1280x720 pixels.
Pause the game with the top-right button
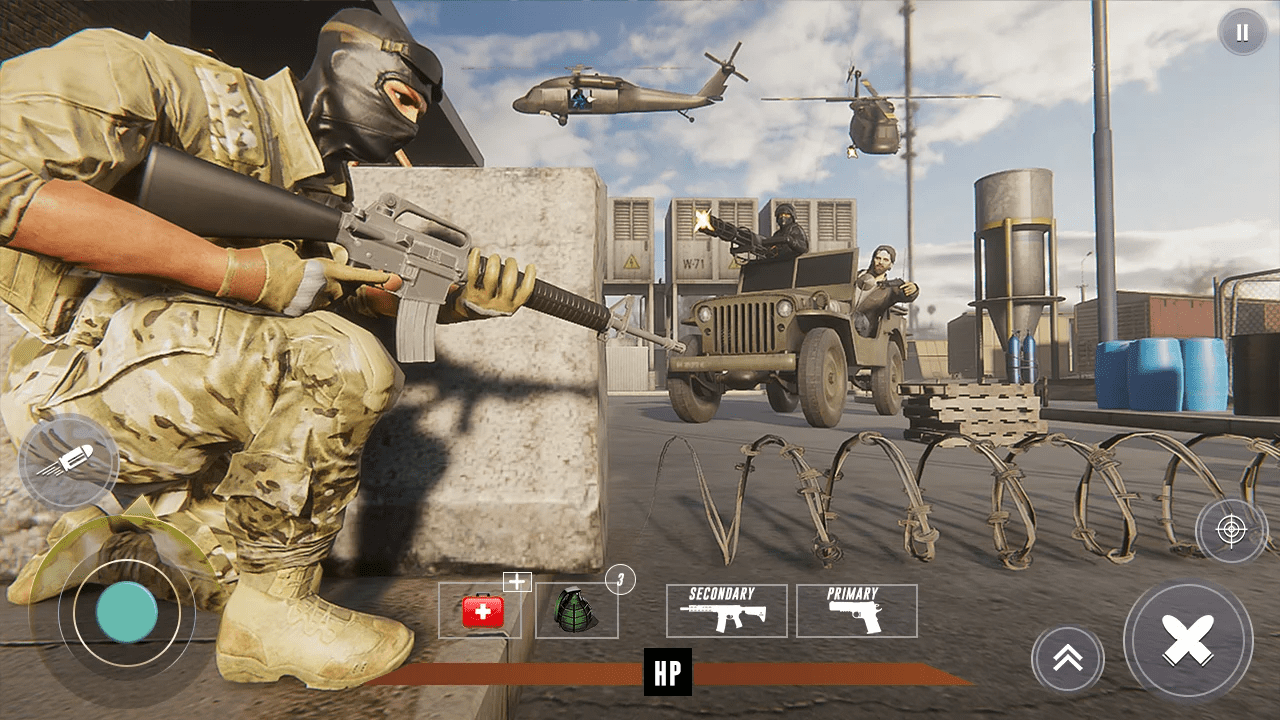1241,32
